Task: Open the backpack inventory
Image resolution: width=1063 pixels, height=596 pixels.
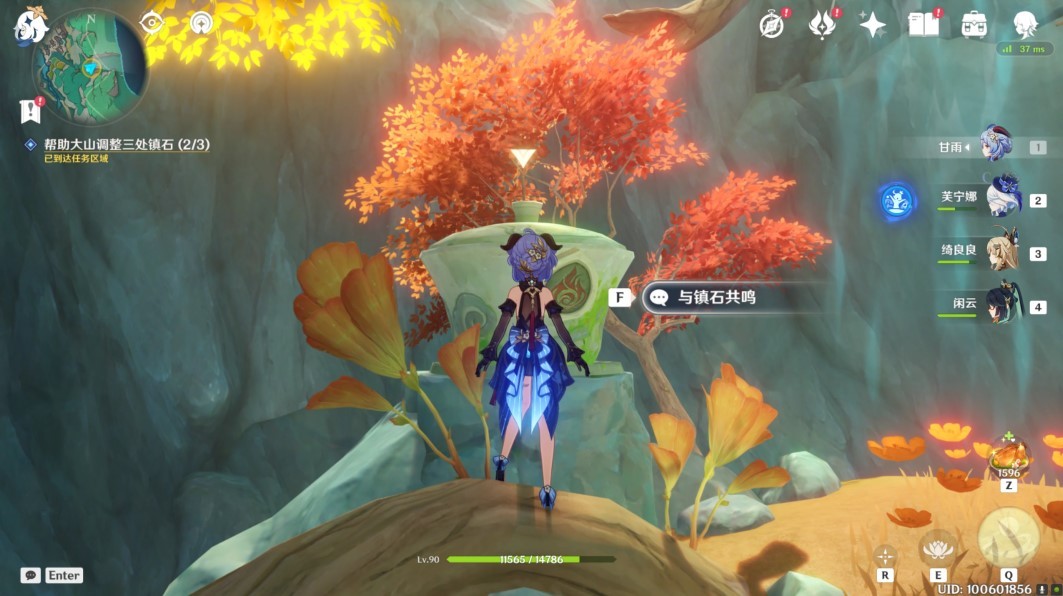Action: point(974,25)
